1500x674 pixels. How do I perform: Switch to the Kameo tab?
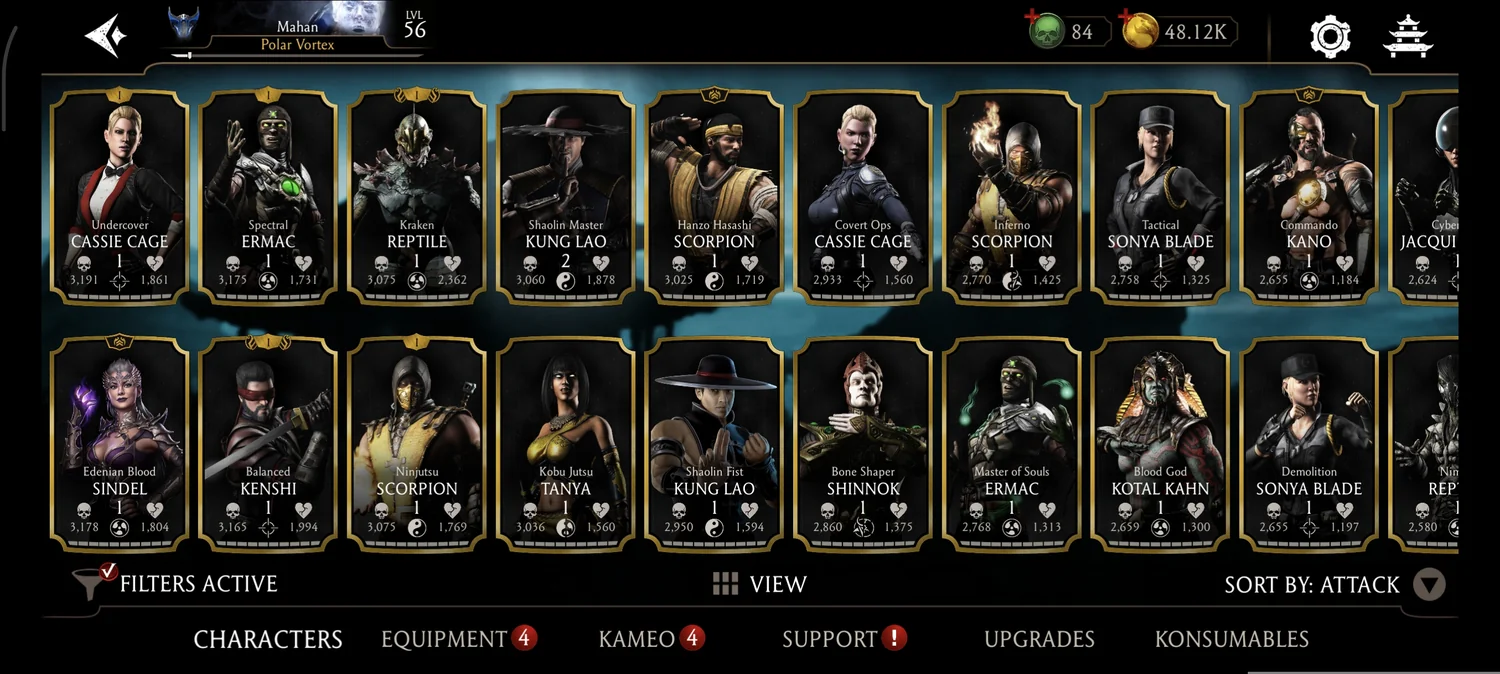(x=637, y=639)
